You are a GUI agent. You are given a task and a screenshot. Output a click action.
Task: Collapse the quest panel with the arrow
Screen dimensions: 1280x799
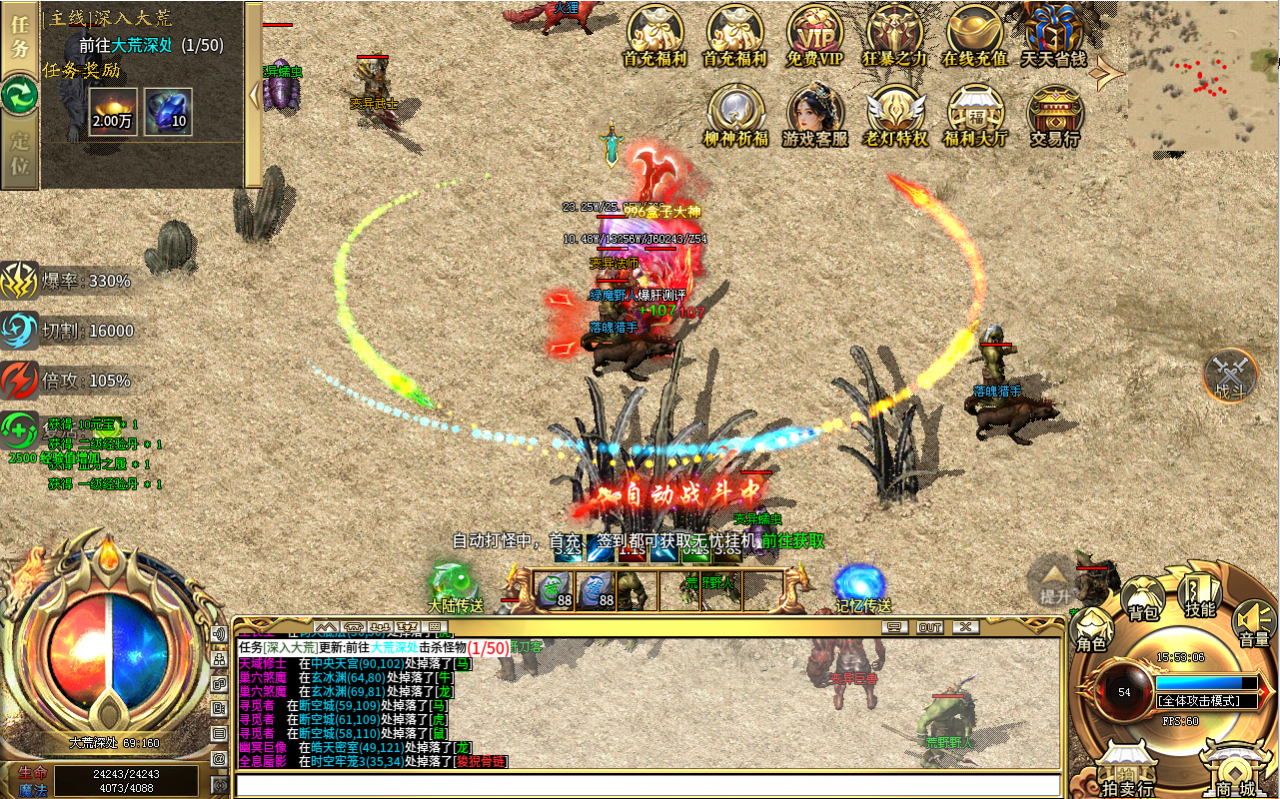point(254,96)
